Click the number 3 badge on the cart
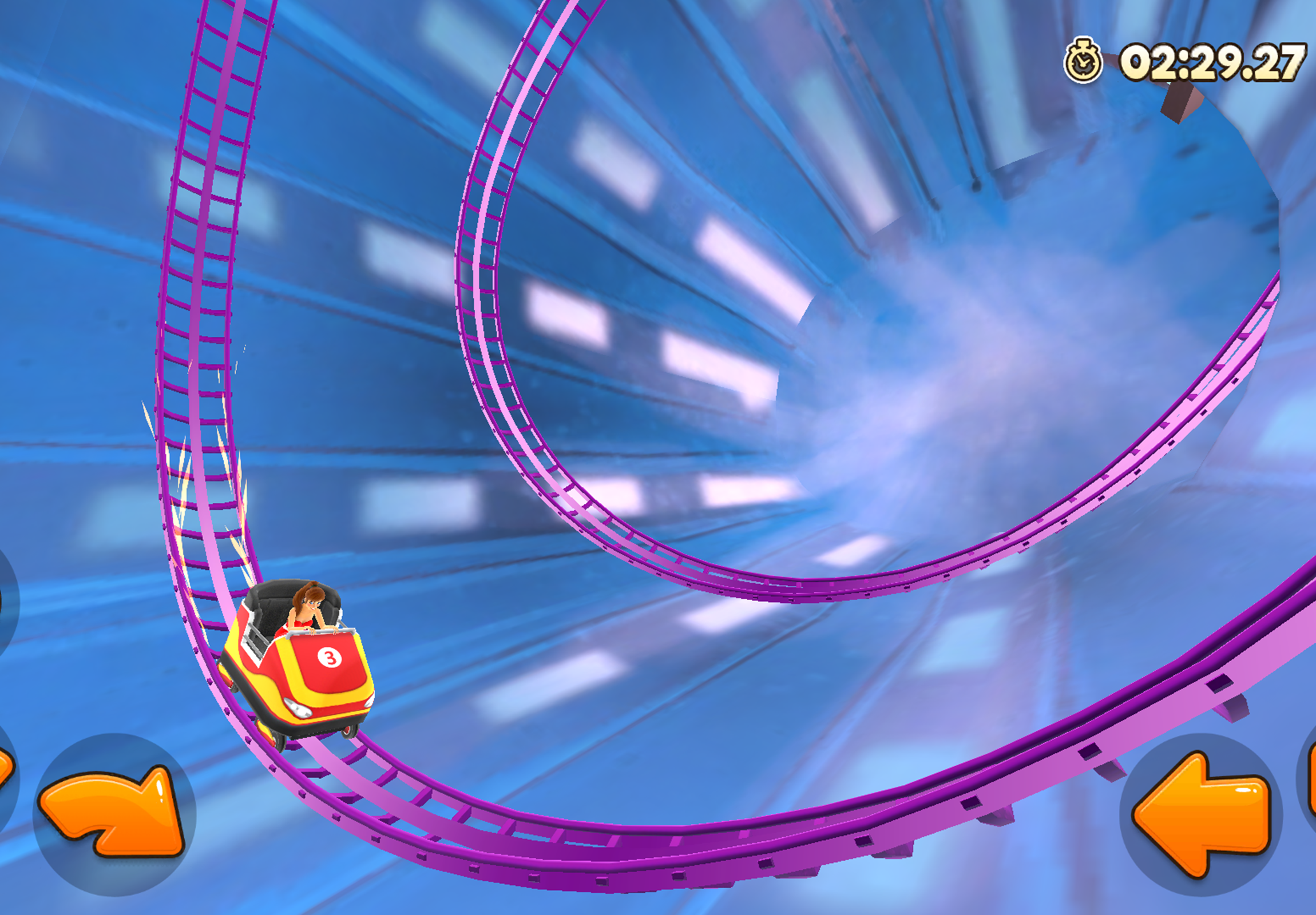 330,658
